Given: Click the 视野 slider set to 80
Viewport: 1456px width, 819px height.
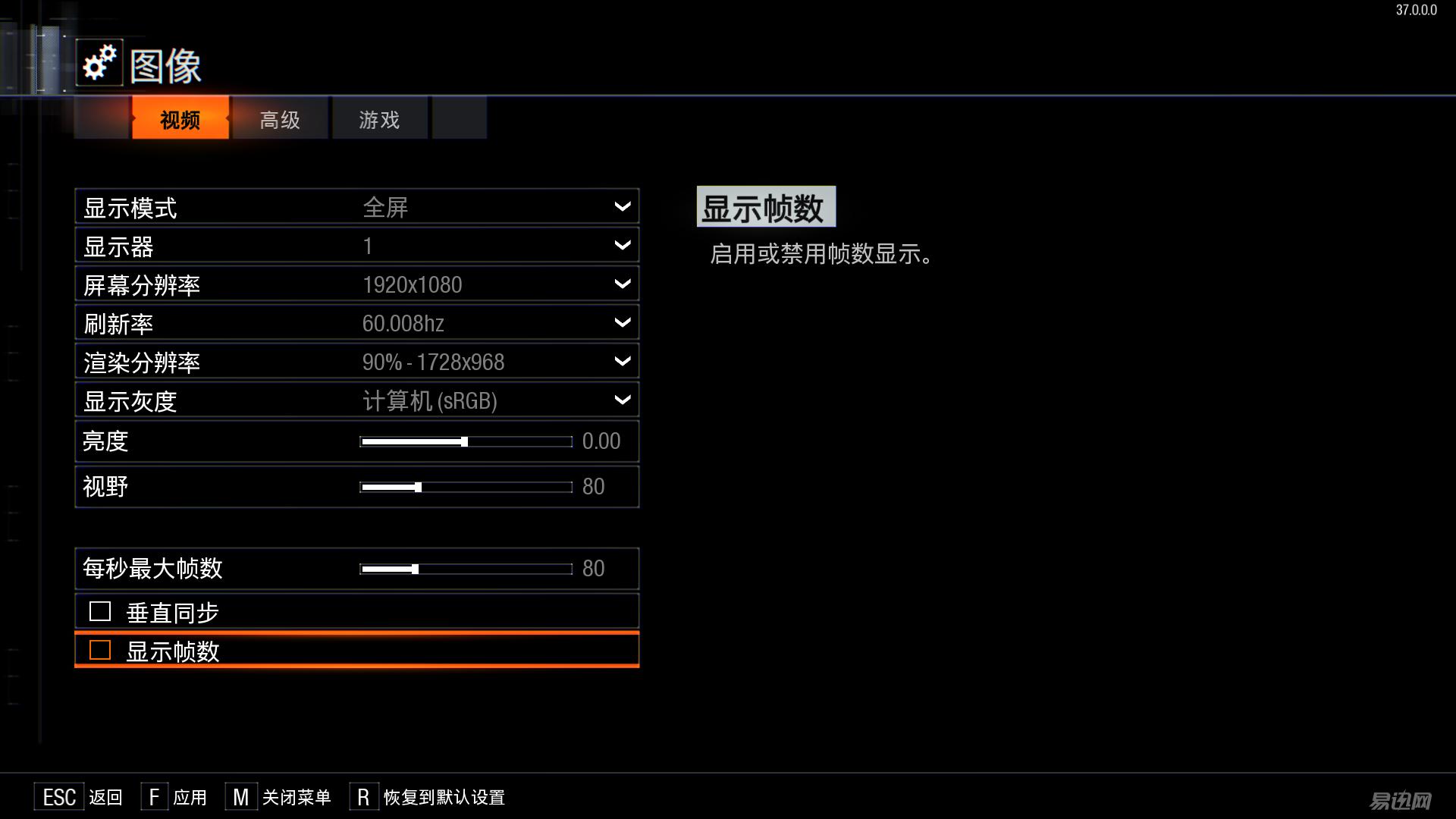Looking at the screenshot, I should pos(417,487).
